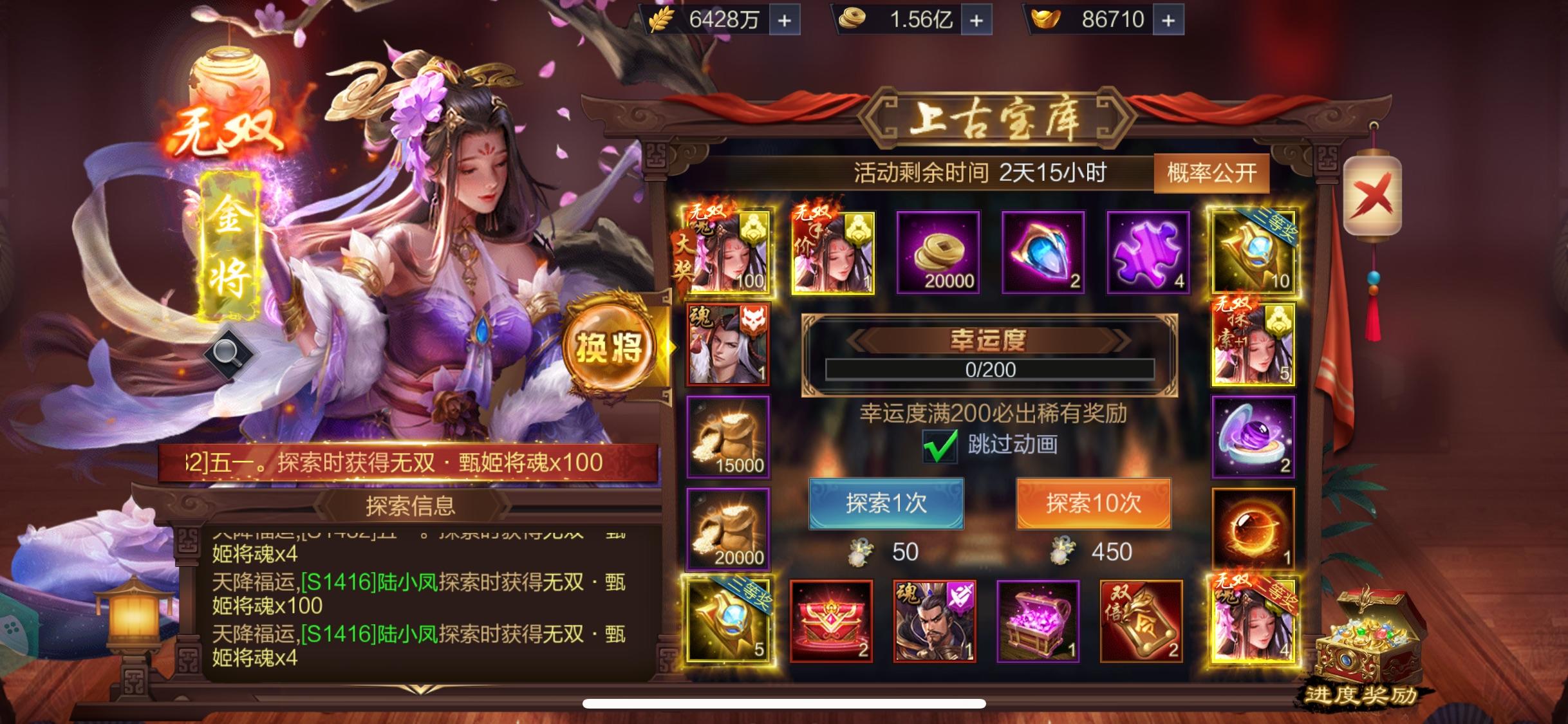Inspect the purple puzzle piece reward

pos(1148,253)
